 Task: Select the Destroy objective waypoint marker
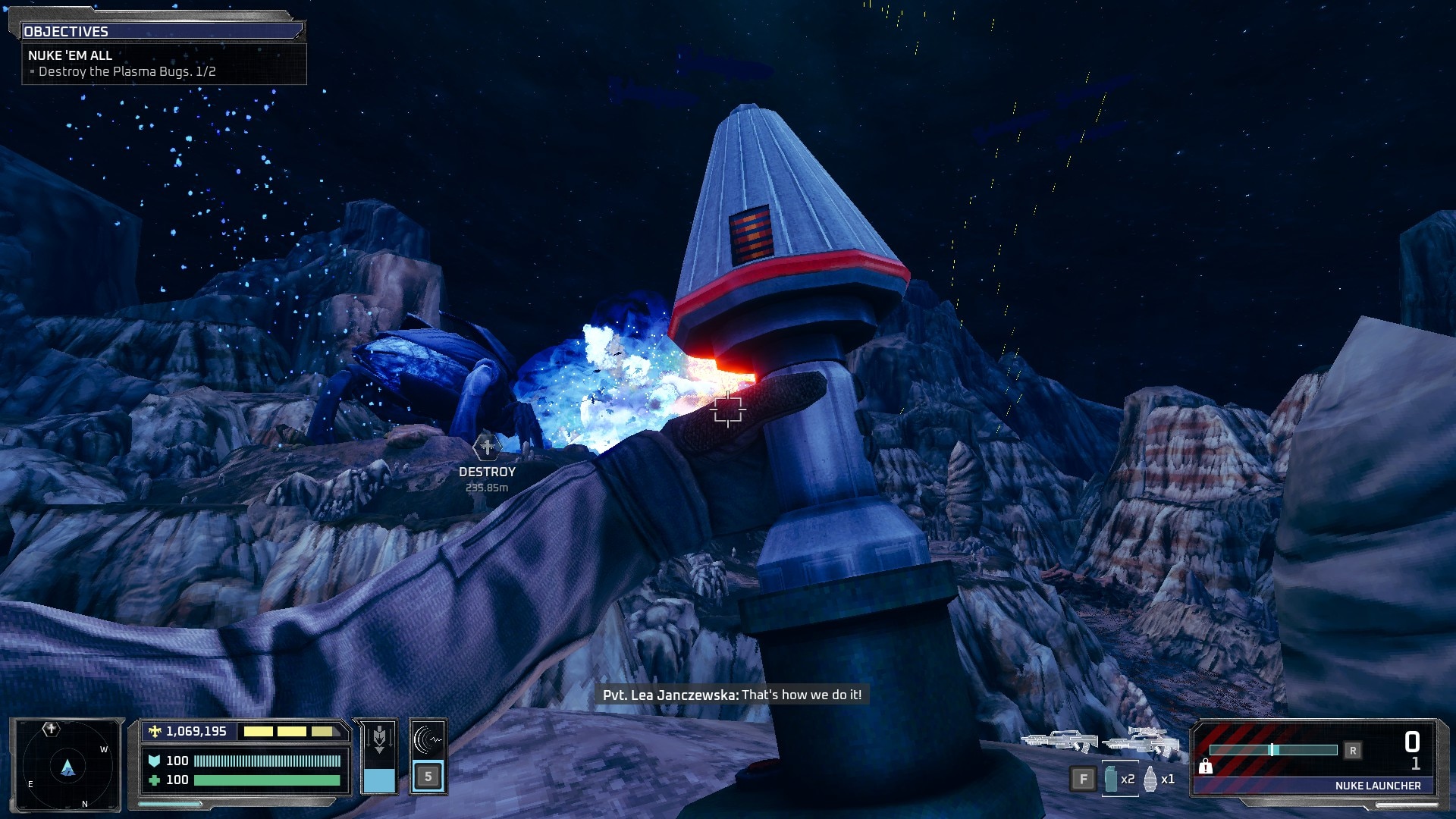[x=487, y=447]
